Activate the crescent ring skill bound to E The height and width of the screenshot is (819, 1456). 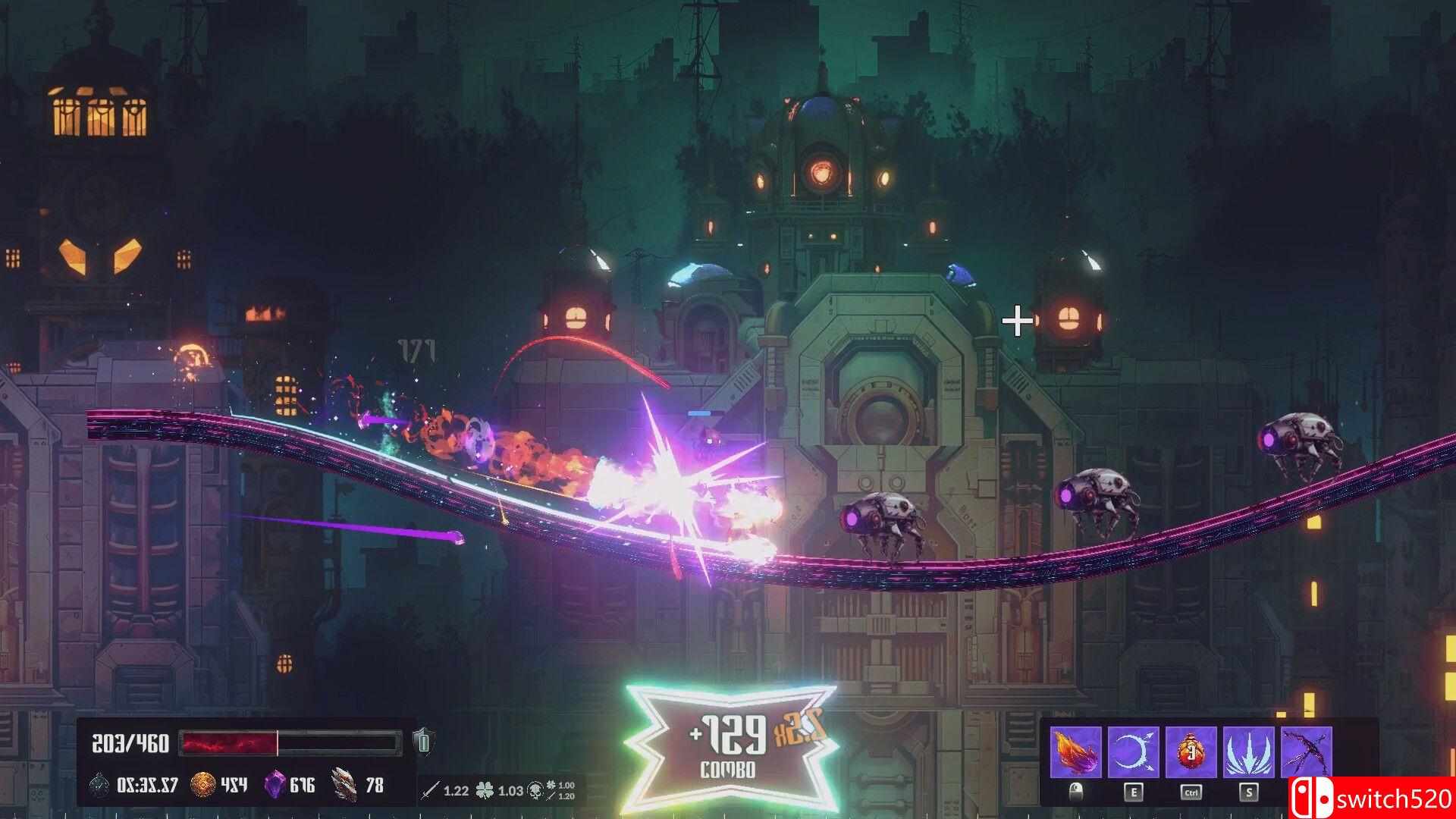(1134, 751)
